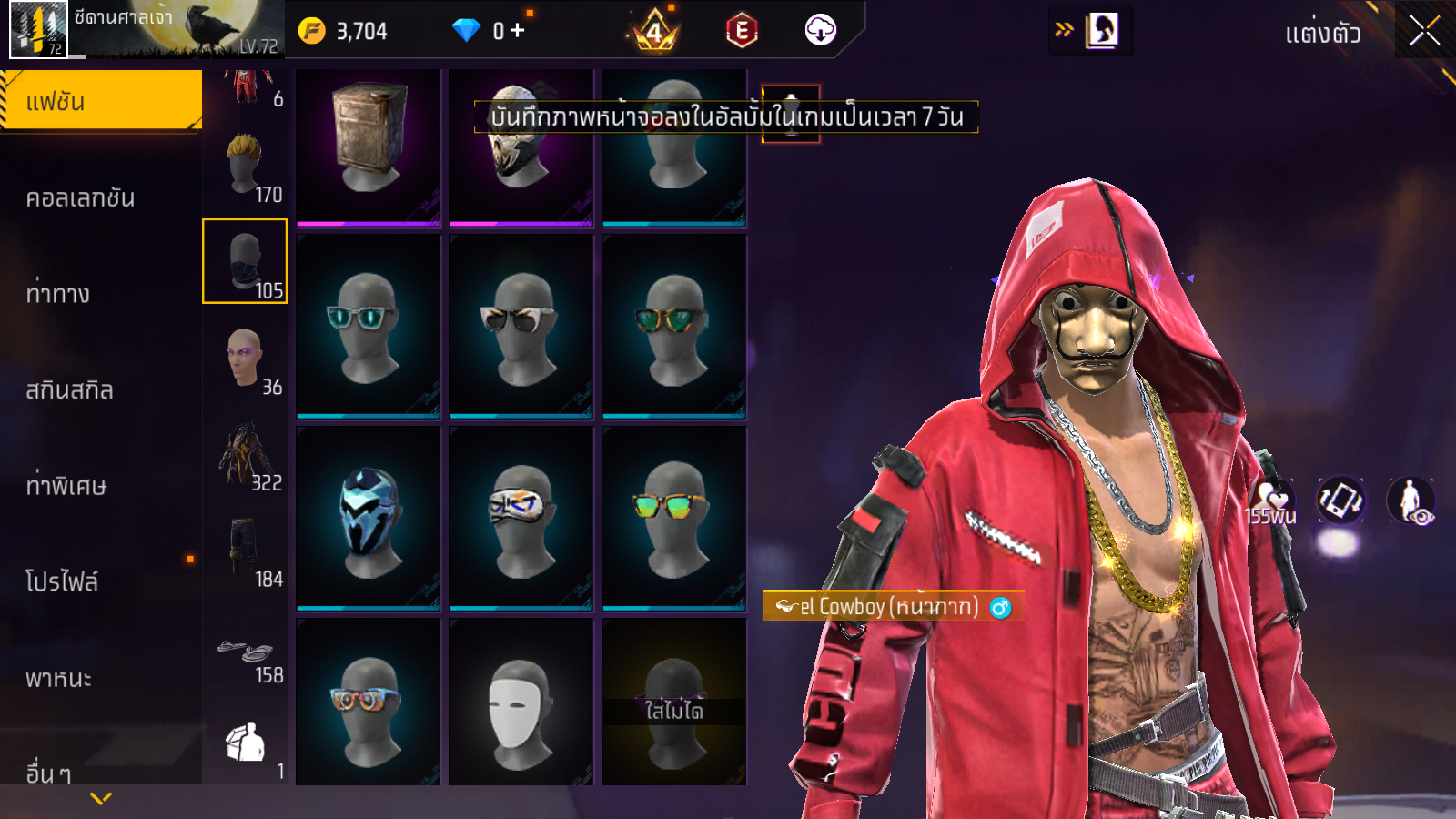
Task: Open the สกินสกิล skill skin tab
Action: point(69,390)
